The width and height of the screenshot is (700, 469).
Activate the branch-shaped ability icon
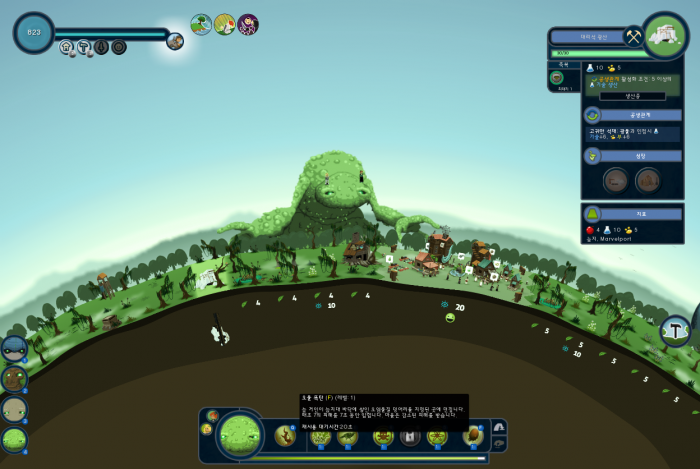[x=285, y=435]
